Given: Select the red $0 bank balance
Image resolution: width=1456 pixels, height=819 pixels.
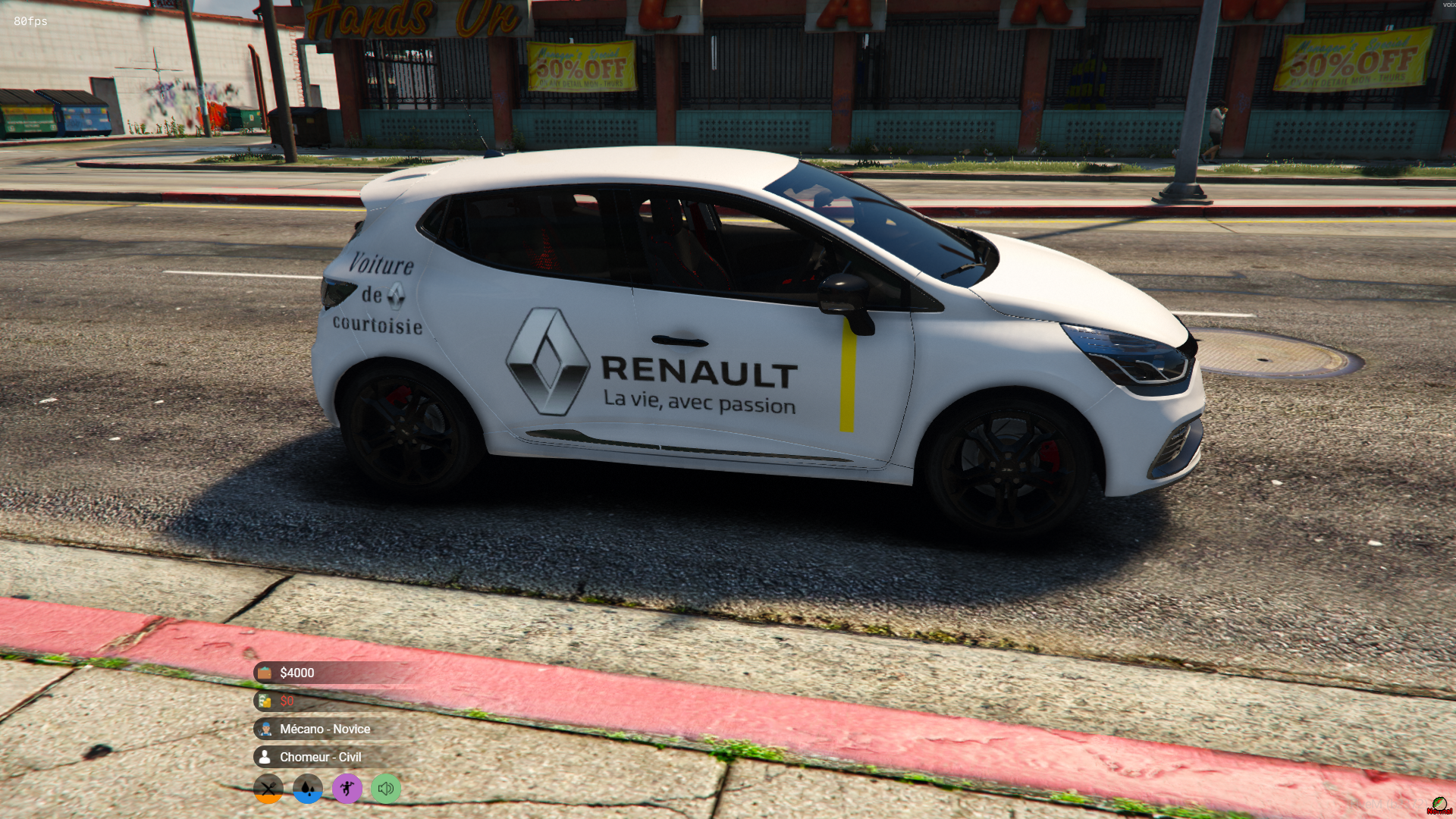Looking at the screenshot, I should [x=287, y=701].
